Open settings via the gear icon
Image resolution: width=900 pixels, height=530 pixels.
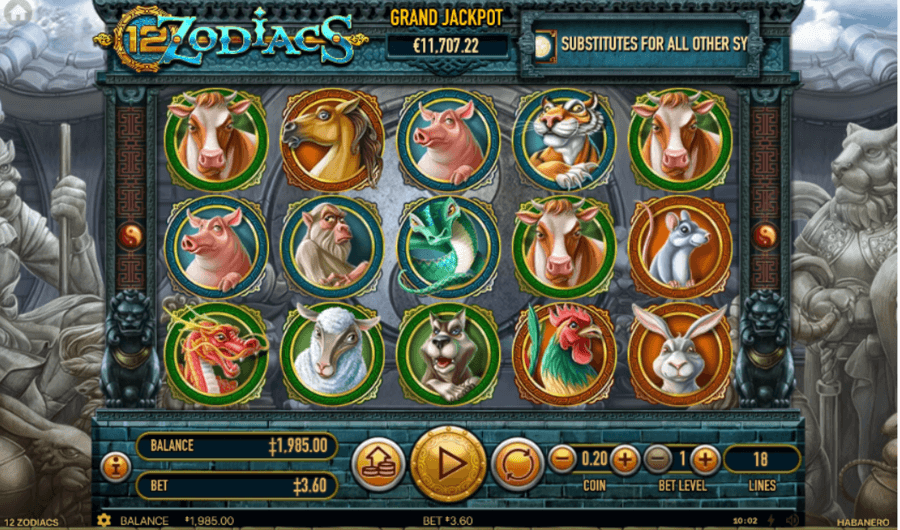(x=103, y=521)
